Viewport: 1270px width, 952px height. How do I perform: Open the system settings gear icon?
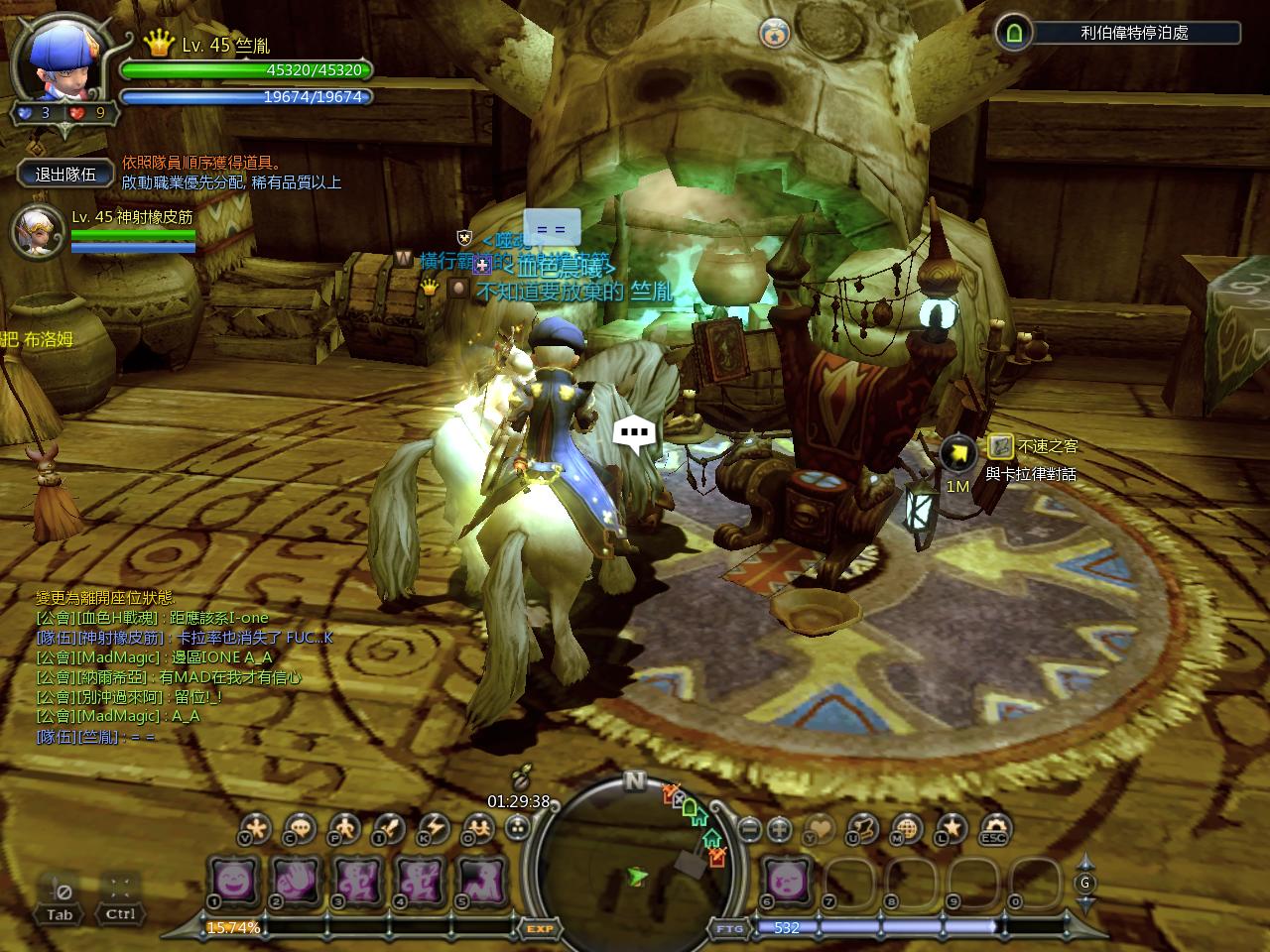[995, 827]
